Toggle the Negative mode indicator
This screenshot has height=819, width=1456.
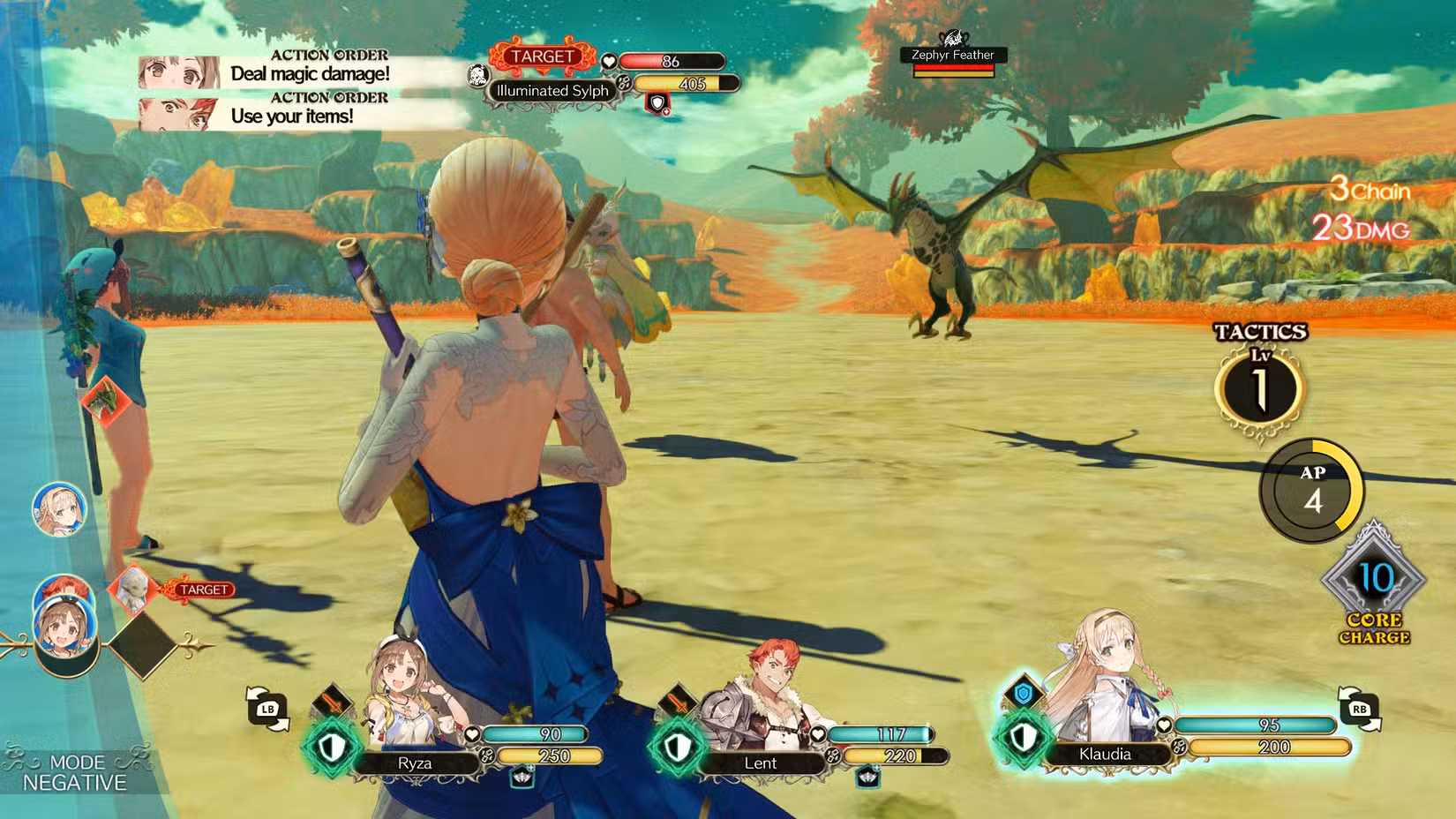(x=75, y=772)
